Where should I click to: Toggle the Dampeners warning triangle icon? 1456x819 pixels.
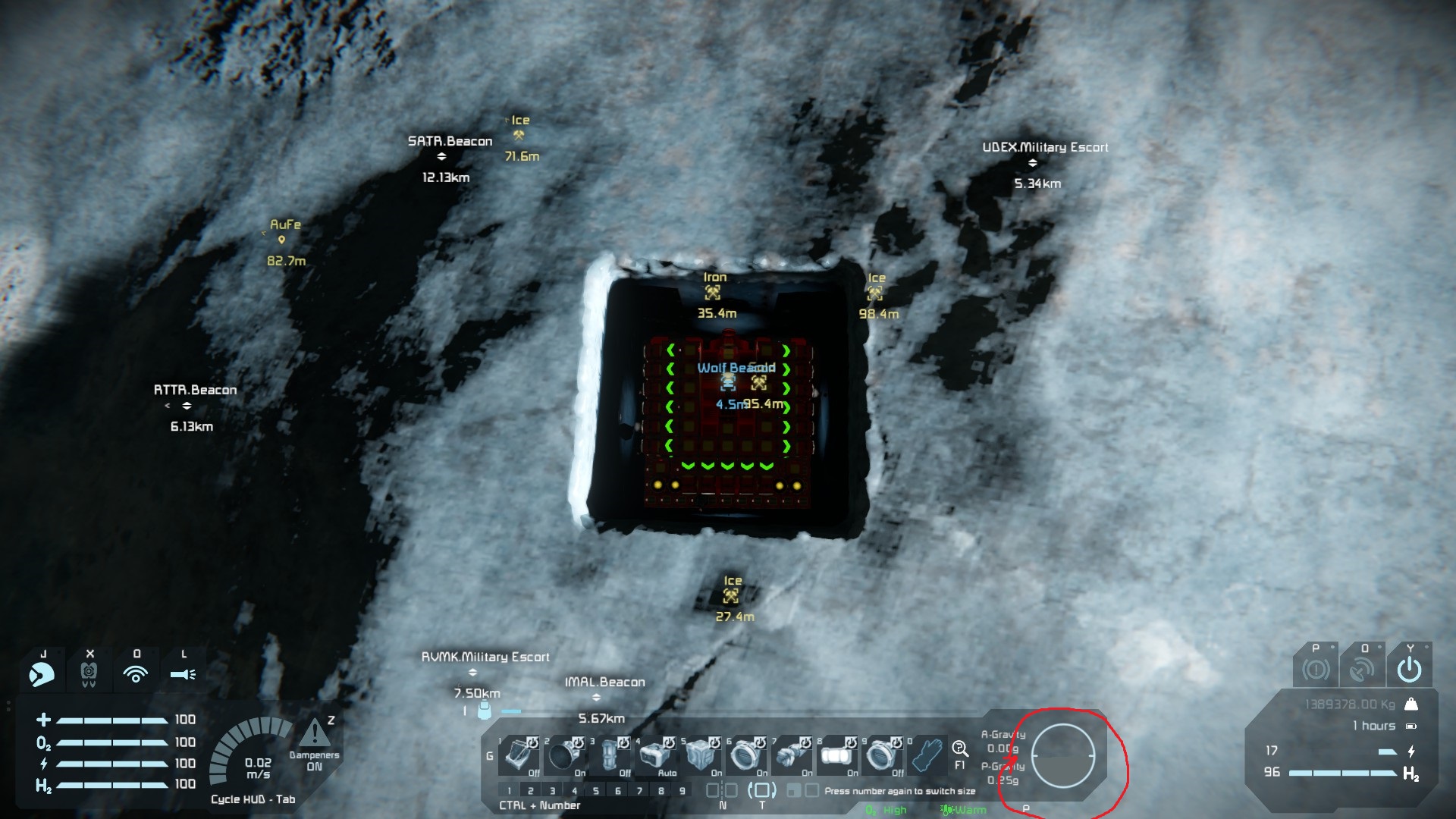tap(315, 734)
